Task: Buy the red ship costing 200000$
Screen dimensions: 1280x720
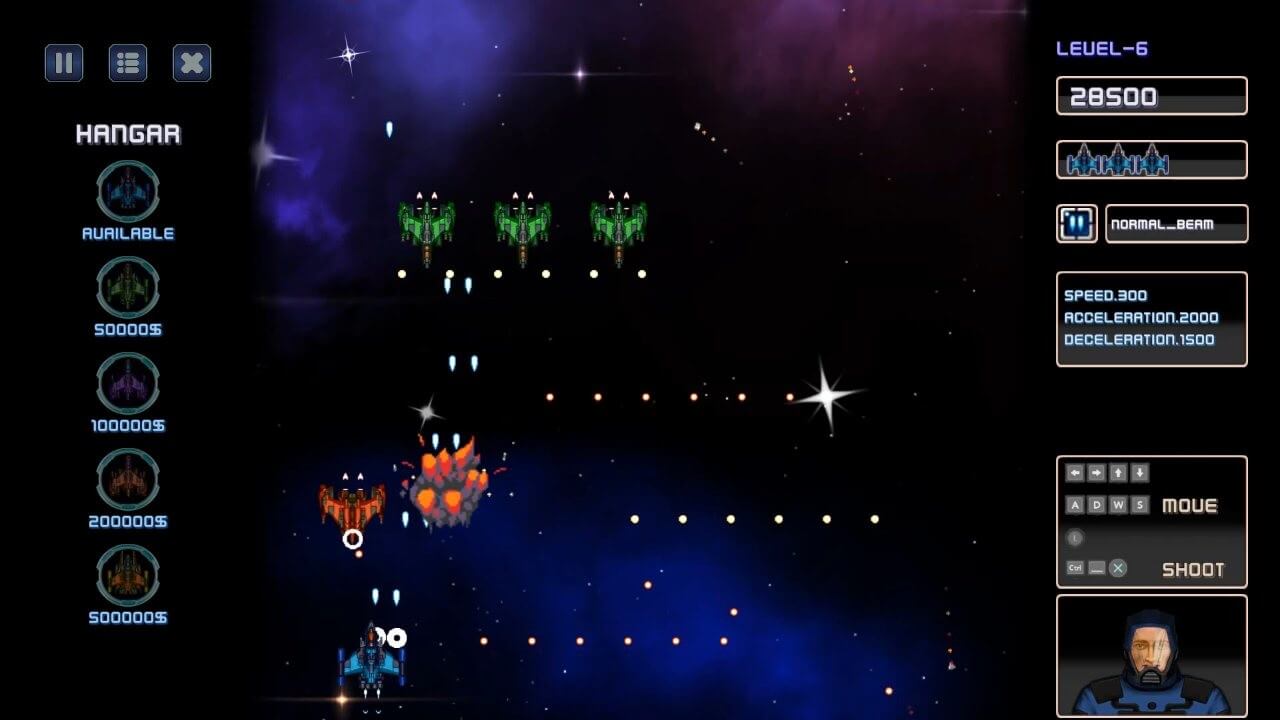Action: point(128,479)
